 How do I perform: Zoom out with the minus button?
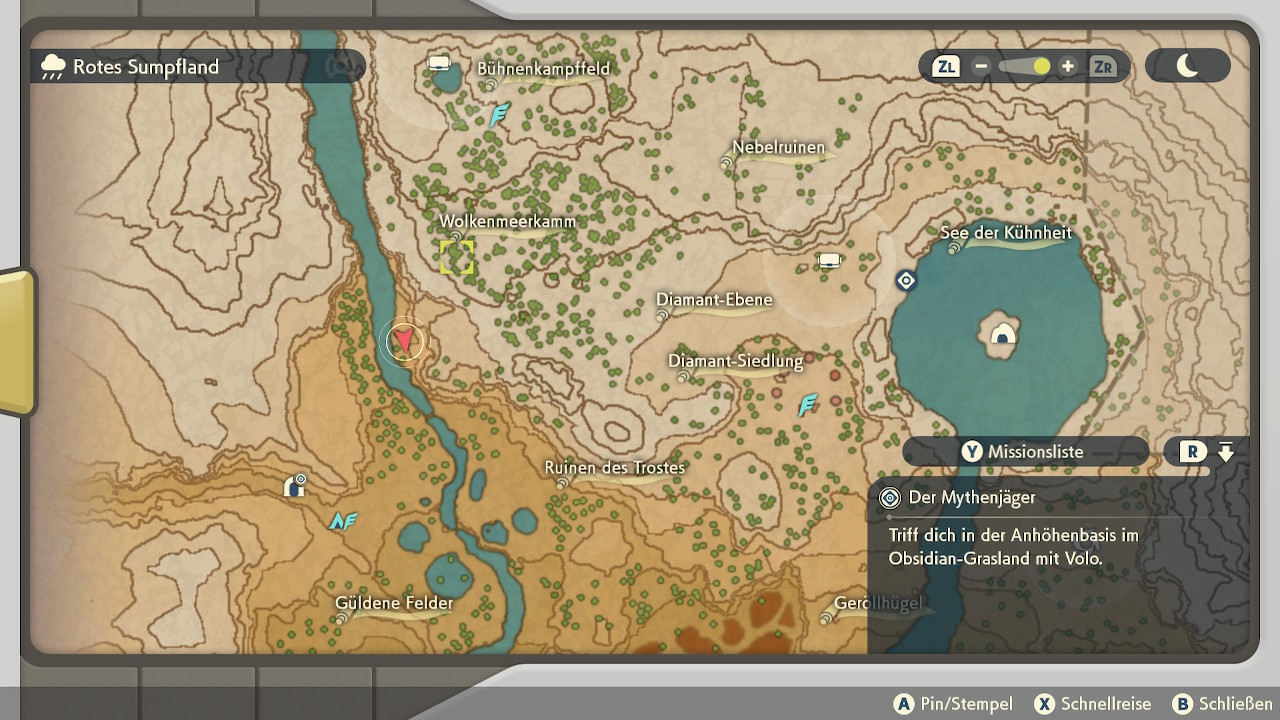pos(981,67)
